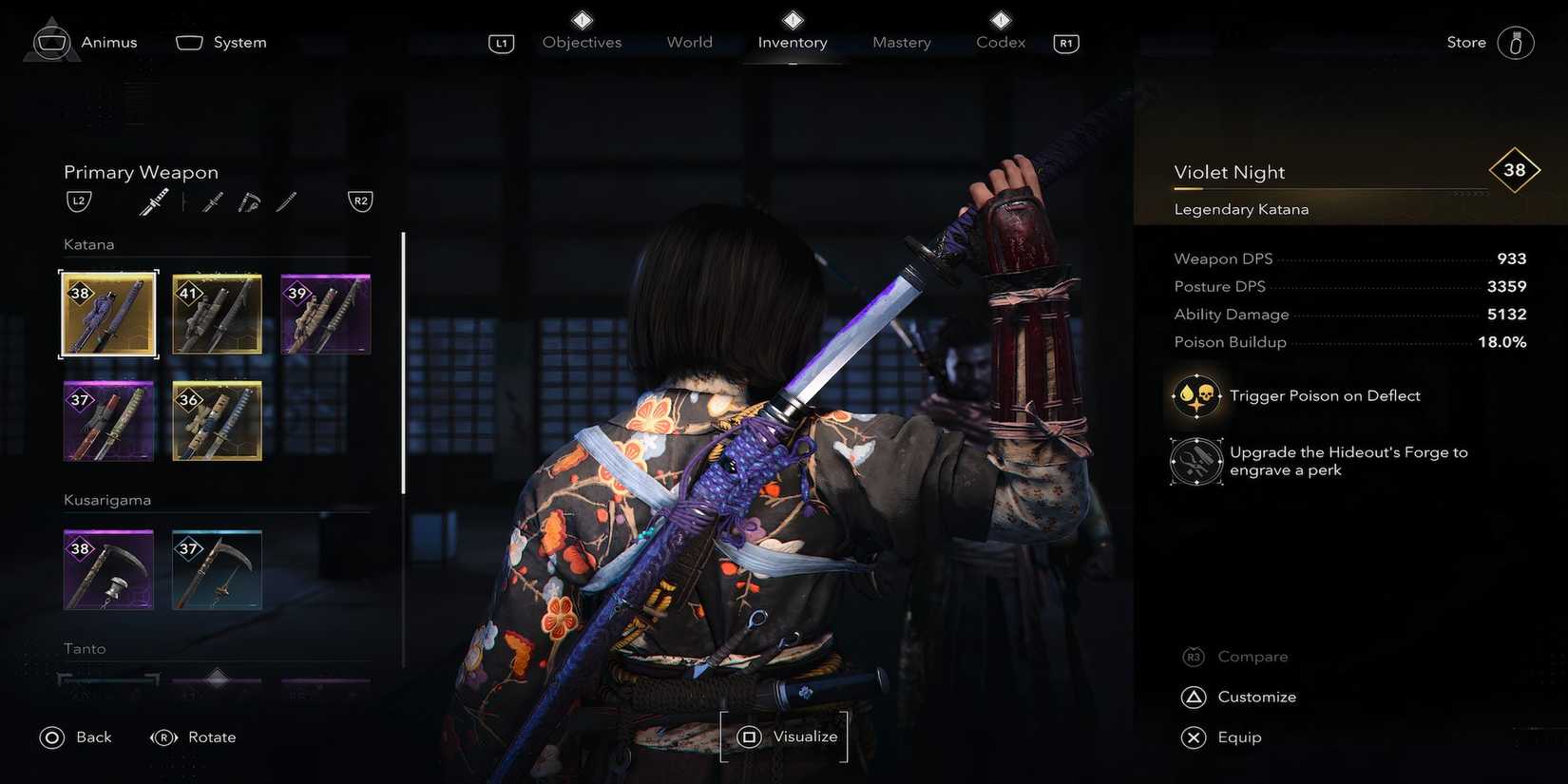
Task: Switch to the Objectives tab
Action: tap(581, 42)
